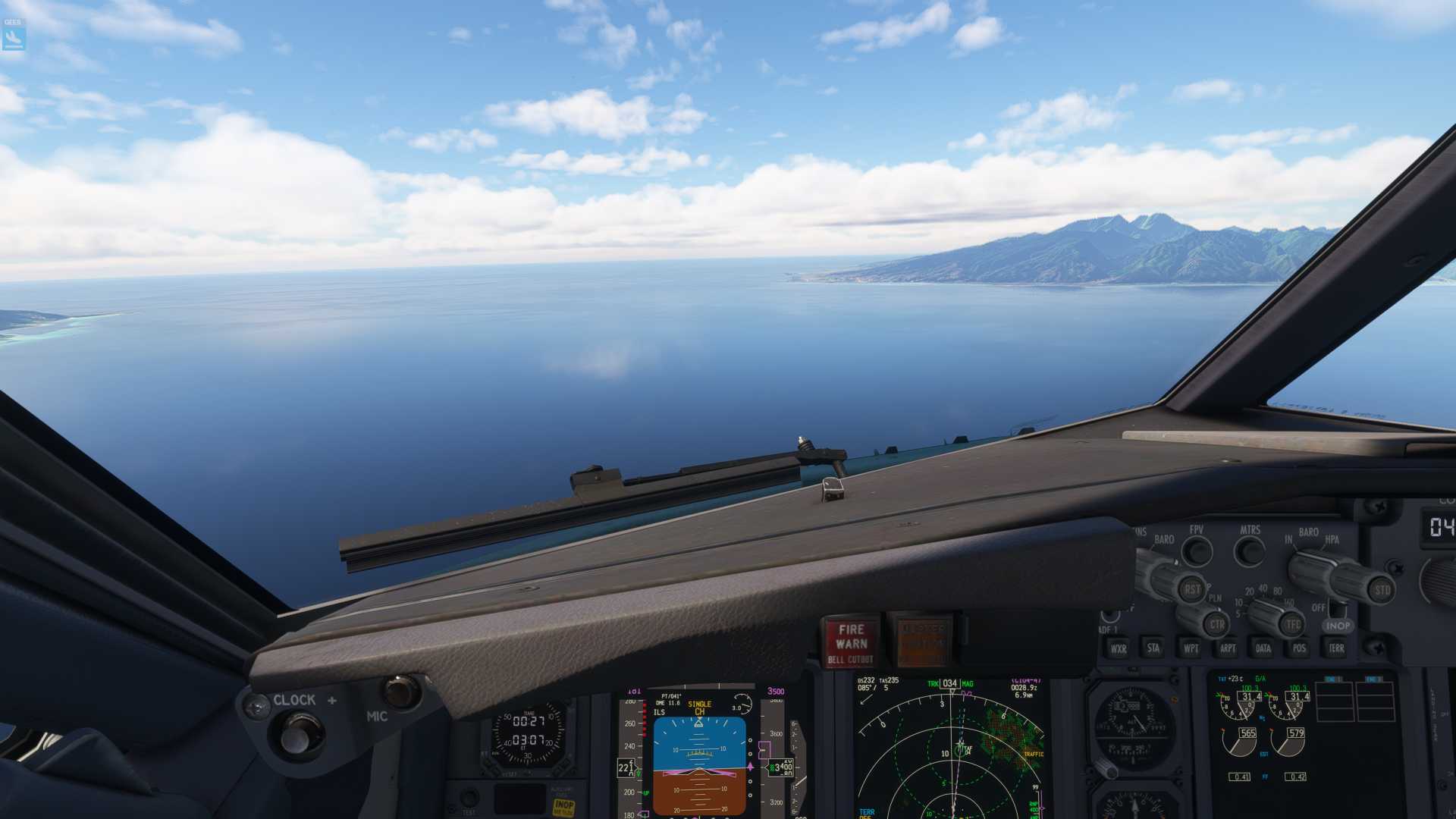Hit the RST minimums reset button
Viewport: 1456px width, 819px height.
[x=1192, y=589]
